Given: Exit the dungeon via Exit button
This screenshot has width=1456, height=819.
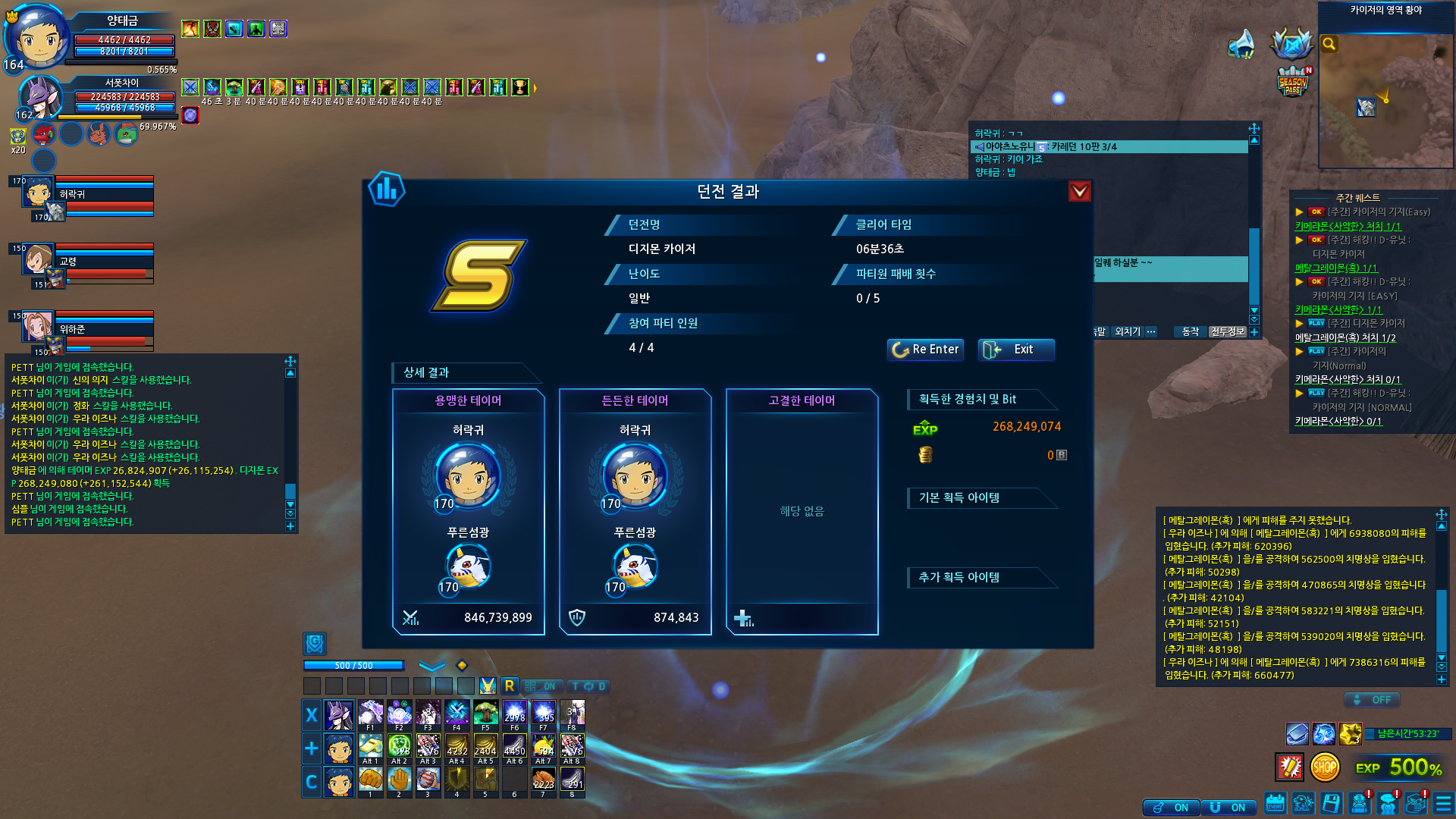Looking at the screenshot, I should coord(1015,350).
